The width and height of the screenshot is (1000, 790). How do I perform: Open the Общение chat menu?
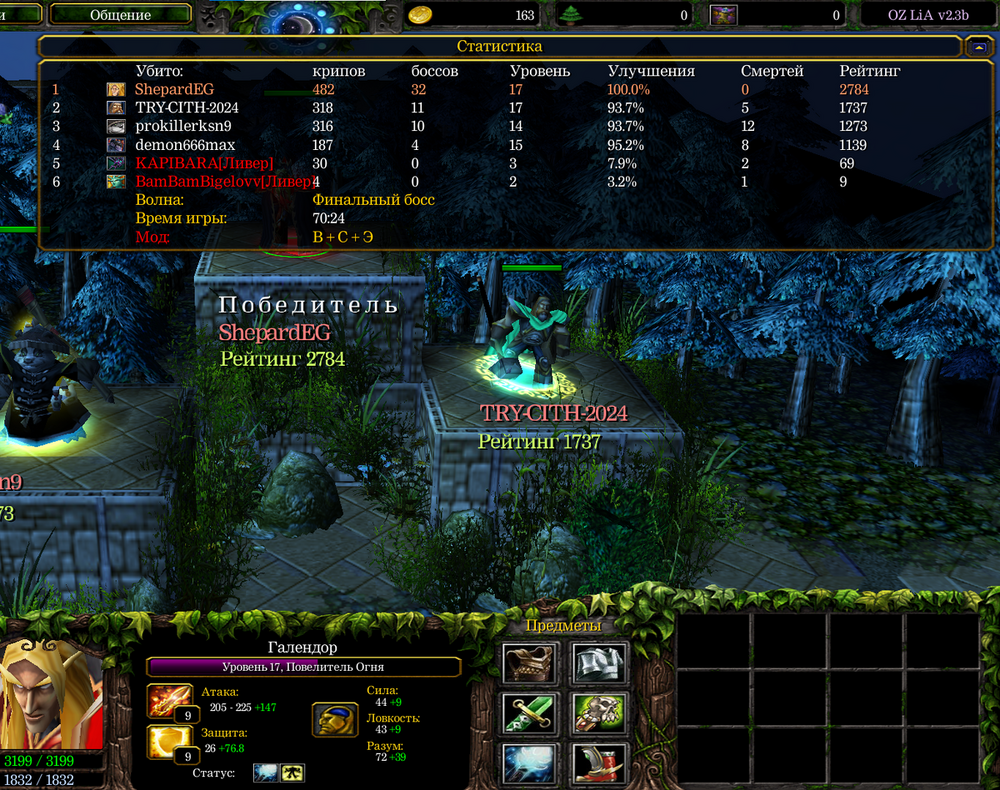(x=120, y=15)
